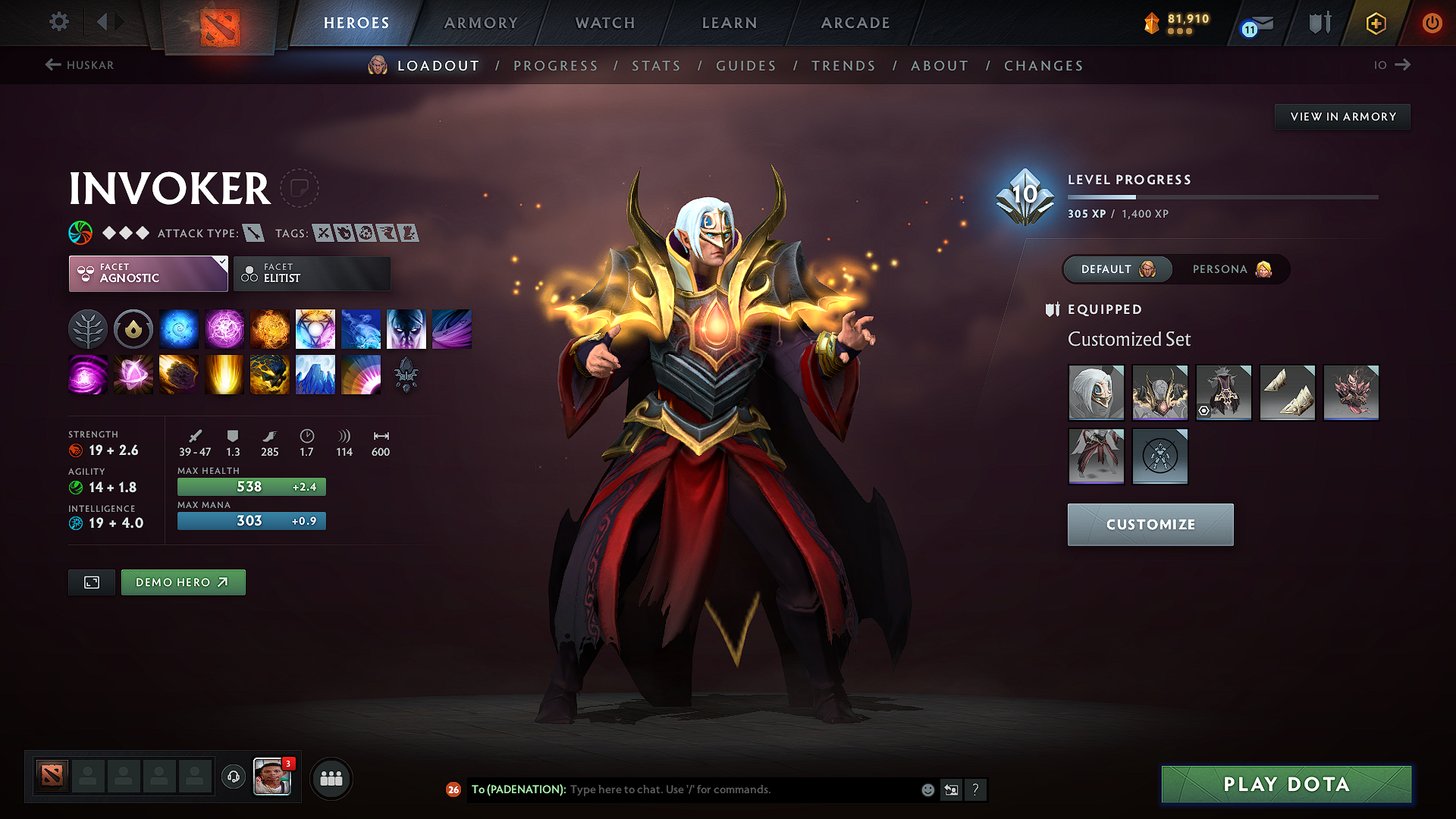1456x819 pixels.
Task: Switch to the Stats tab
Action: coord(657,66)
